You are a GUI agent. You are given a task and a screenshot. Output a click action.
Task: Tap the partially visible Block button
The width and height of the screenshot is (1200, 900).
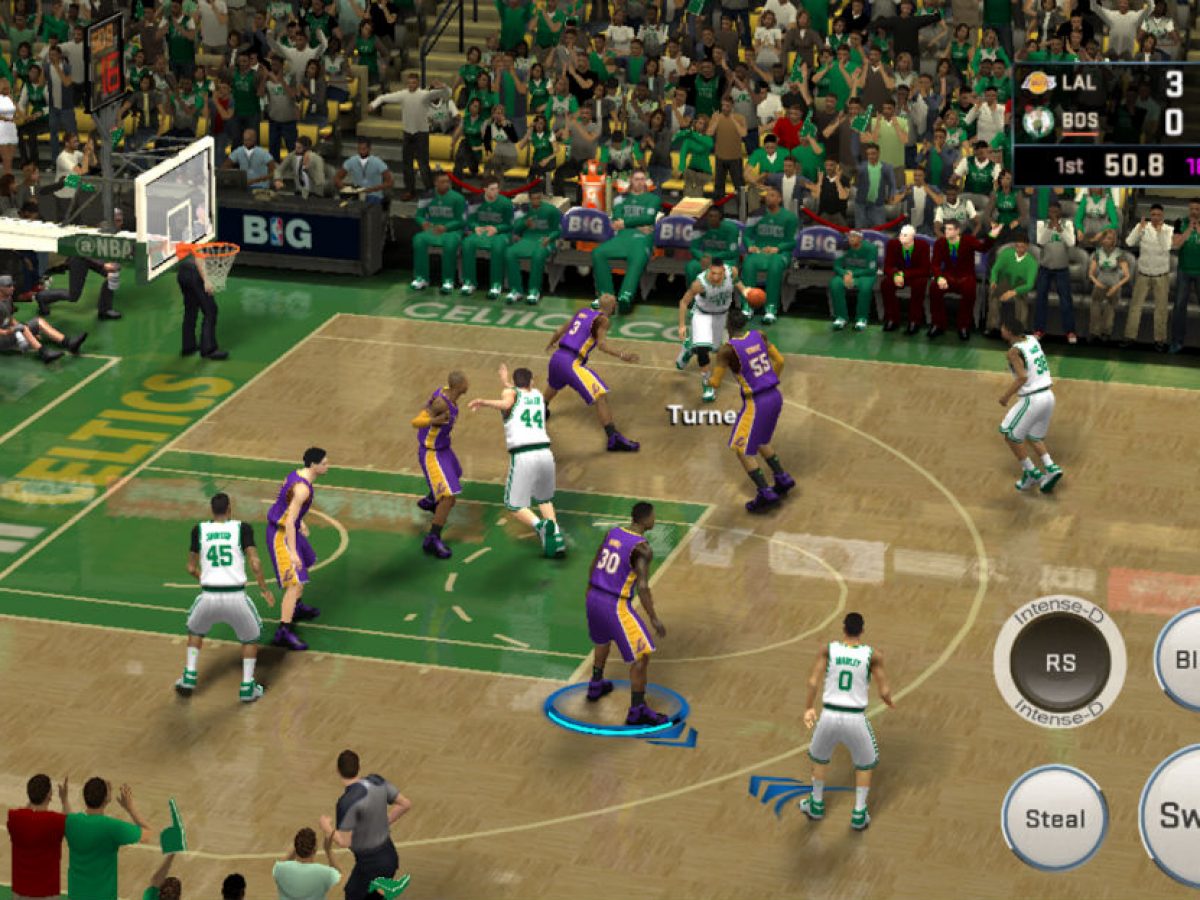(x=1181, y=660)
